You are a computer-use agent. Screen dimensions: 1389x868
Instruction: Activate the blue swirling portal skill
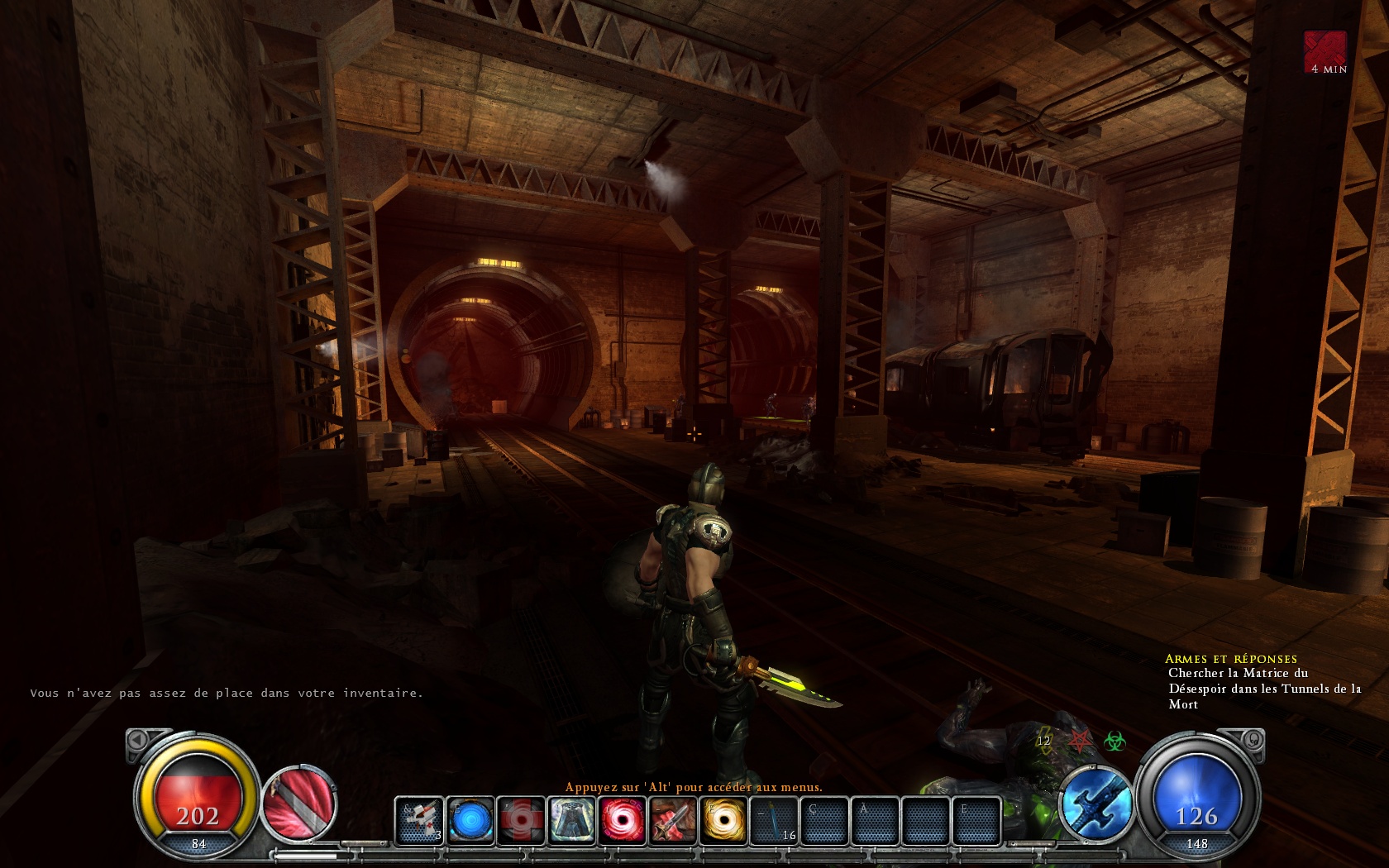[x=471, y=820]
